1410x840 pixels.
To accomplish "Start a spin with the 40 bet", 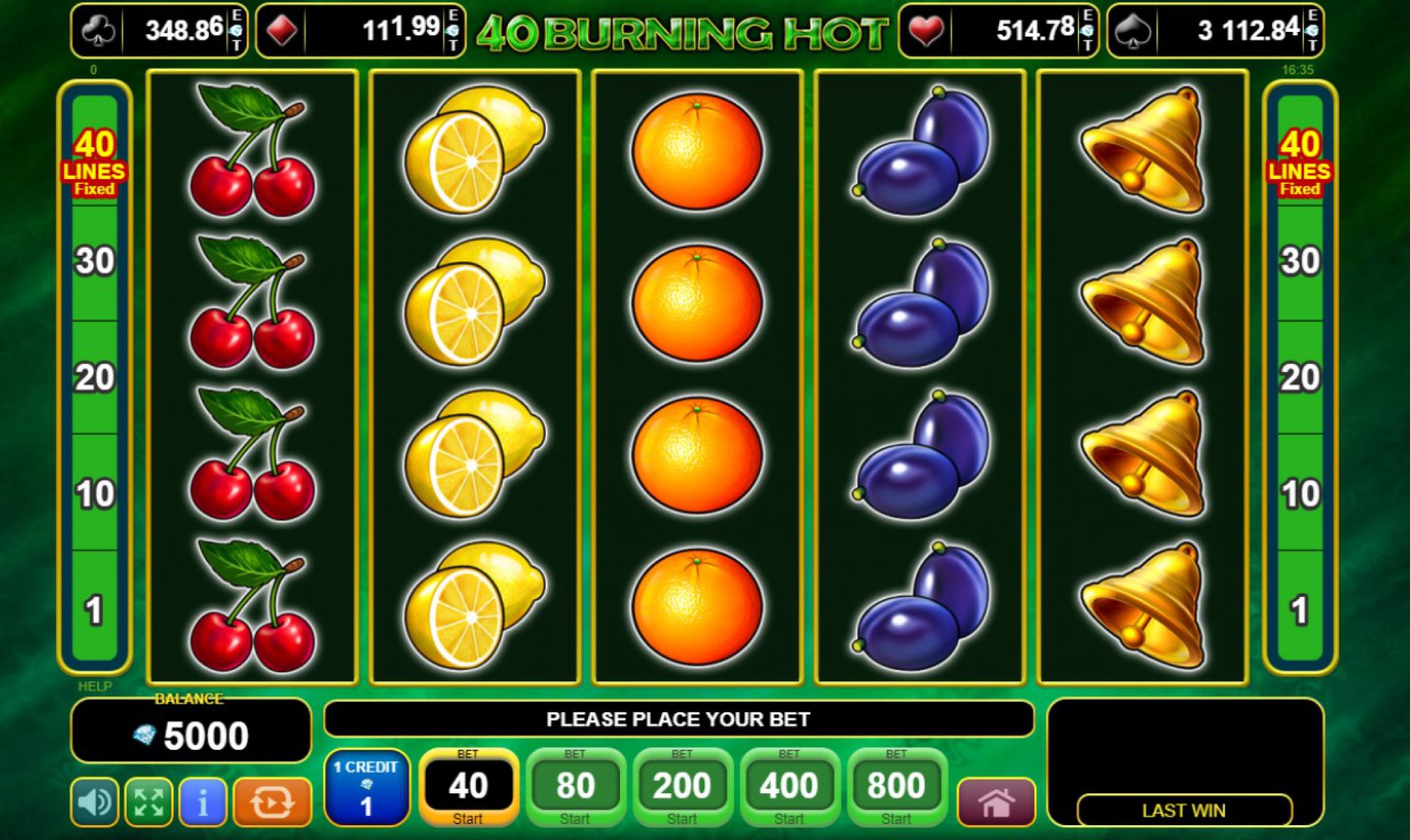I will (x=468, y=787).
